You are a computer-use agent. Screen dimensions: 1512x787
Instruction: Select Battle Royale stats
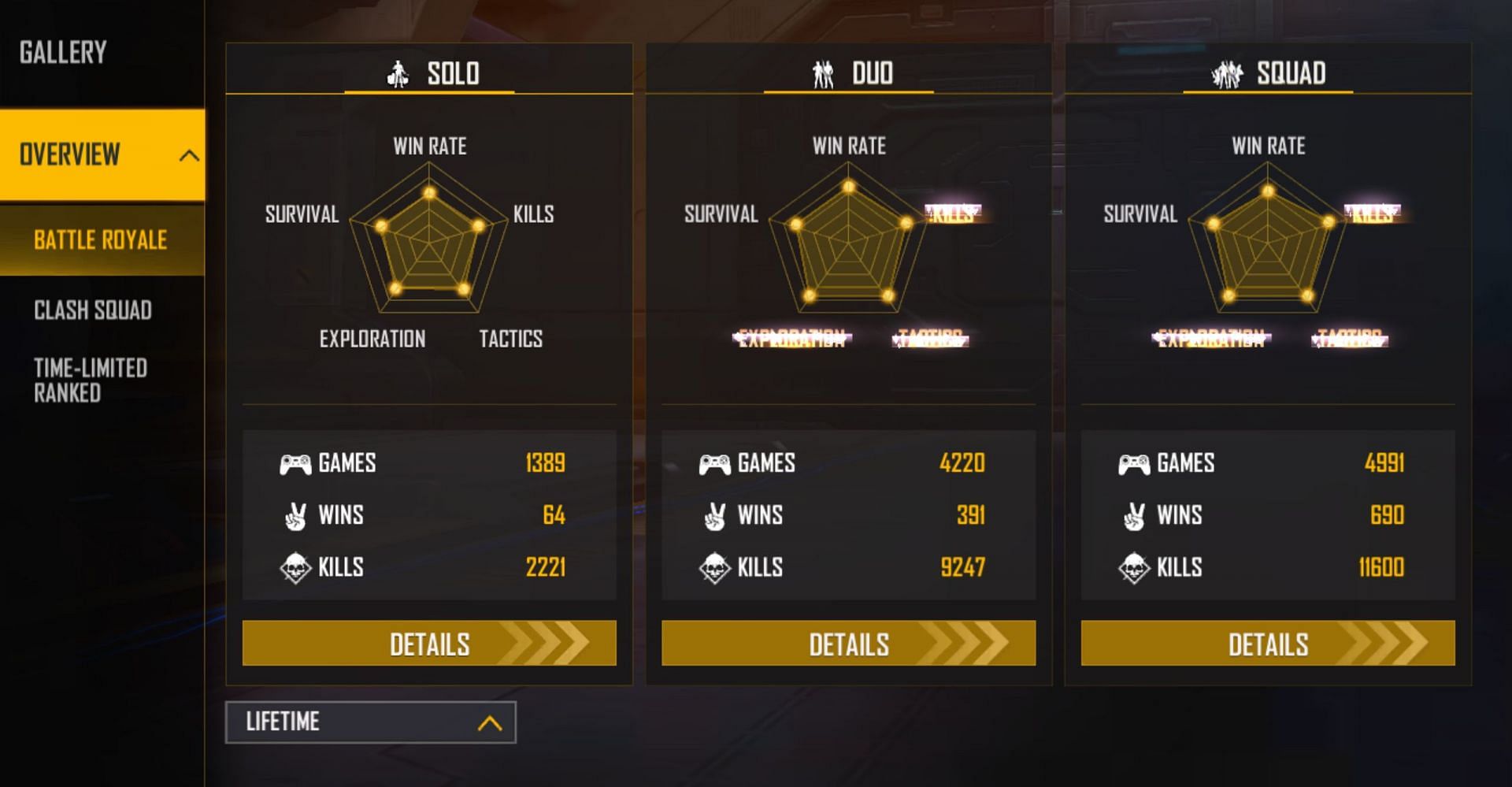[x=100, y=240]
